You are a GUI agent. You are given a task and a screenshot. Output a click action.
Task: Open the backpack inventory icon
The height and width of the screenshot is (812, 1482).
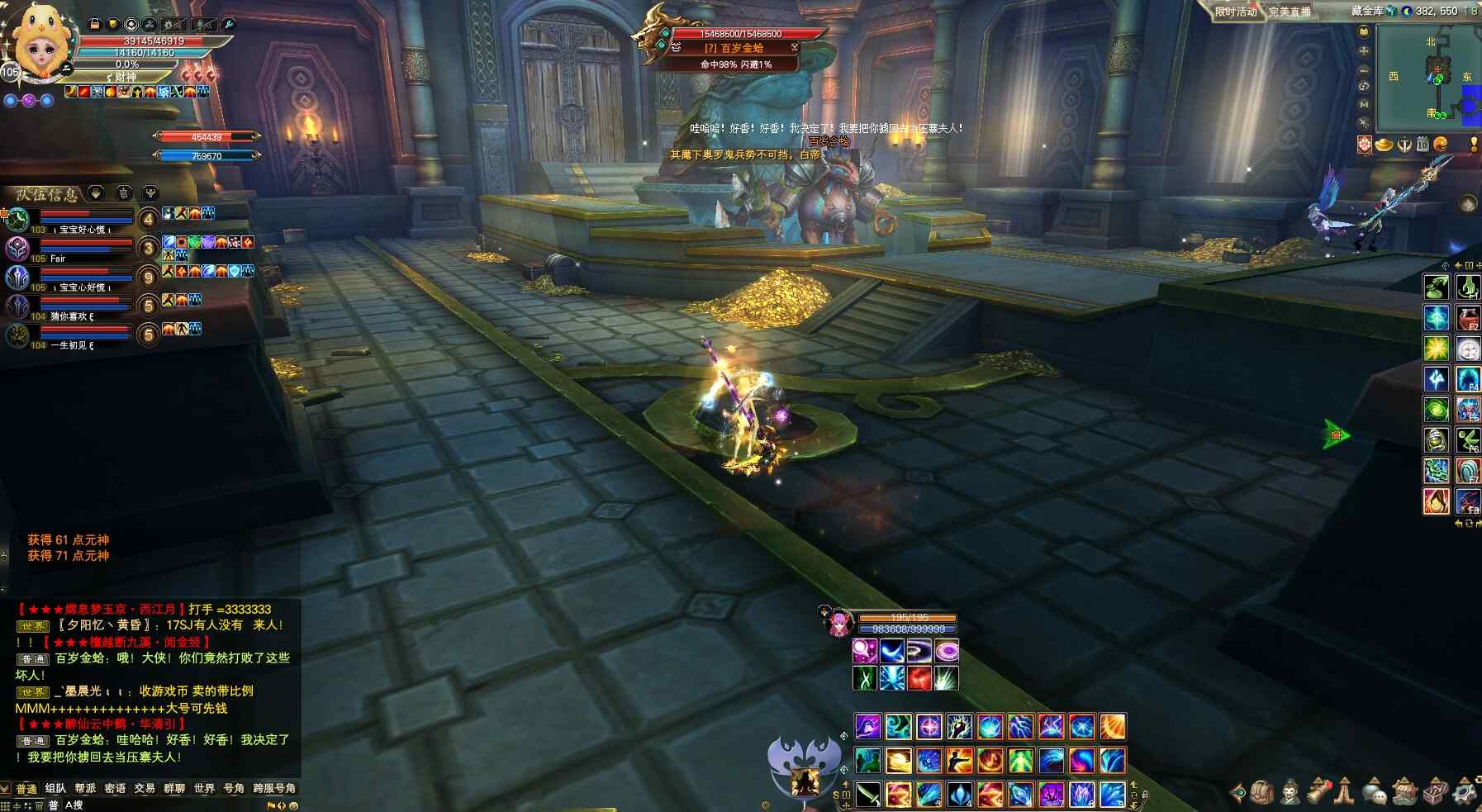coord(1261,792)
